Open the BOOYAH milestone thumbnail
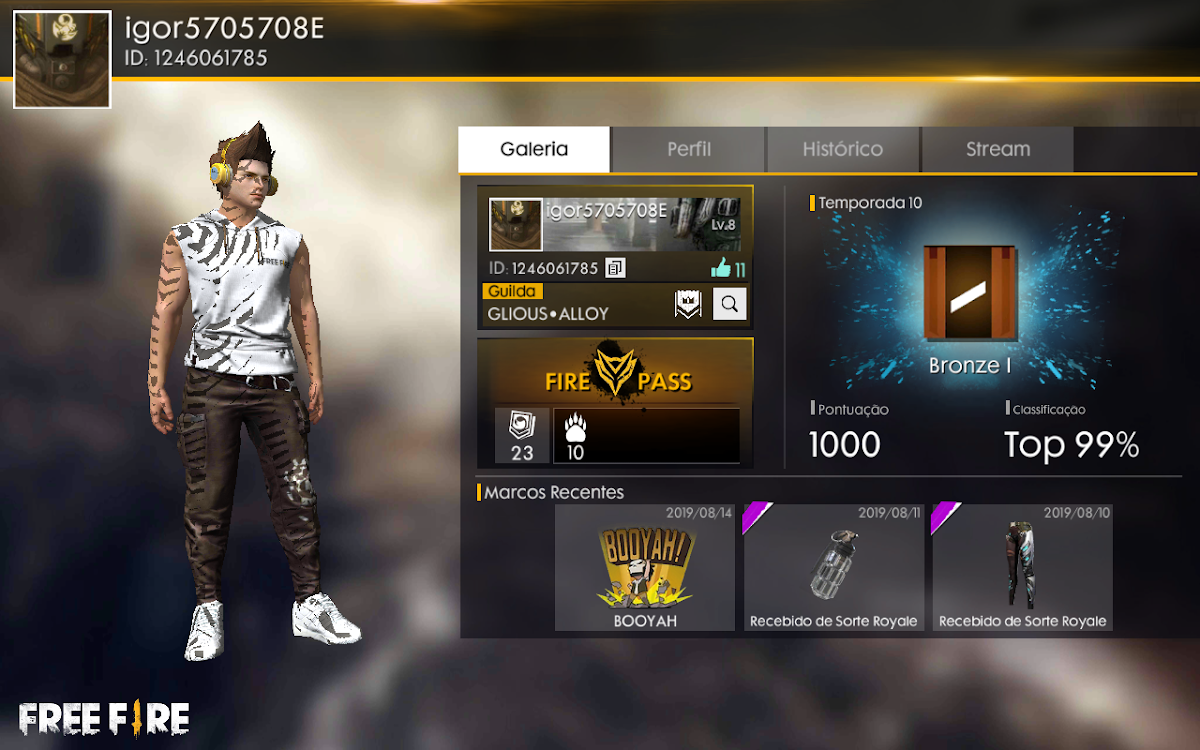Viewport: 1200px width, 750px height. click(645, 567)
